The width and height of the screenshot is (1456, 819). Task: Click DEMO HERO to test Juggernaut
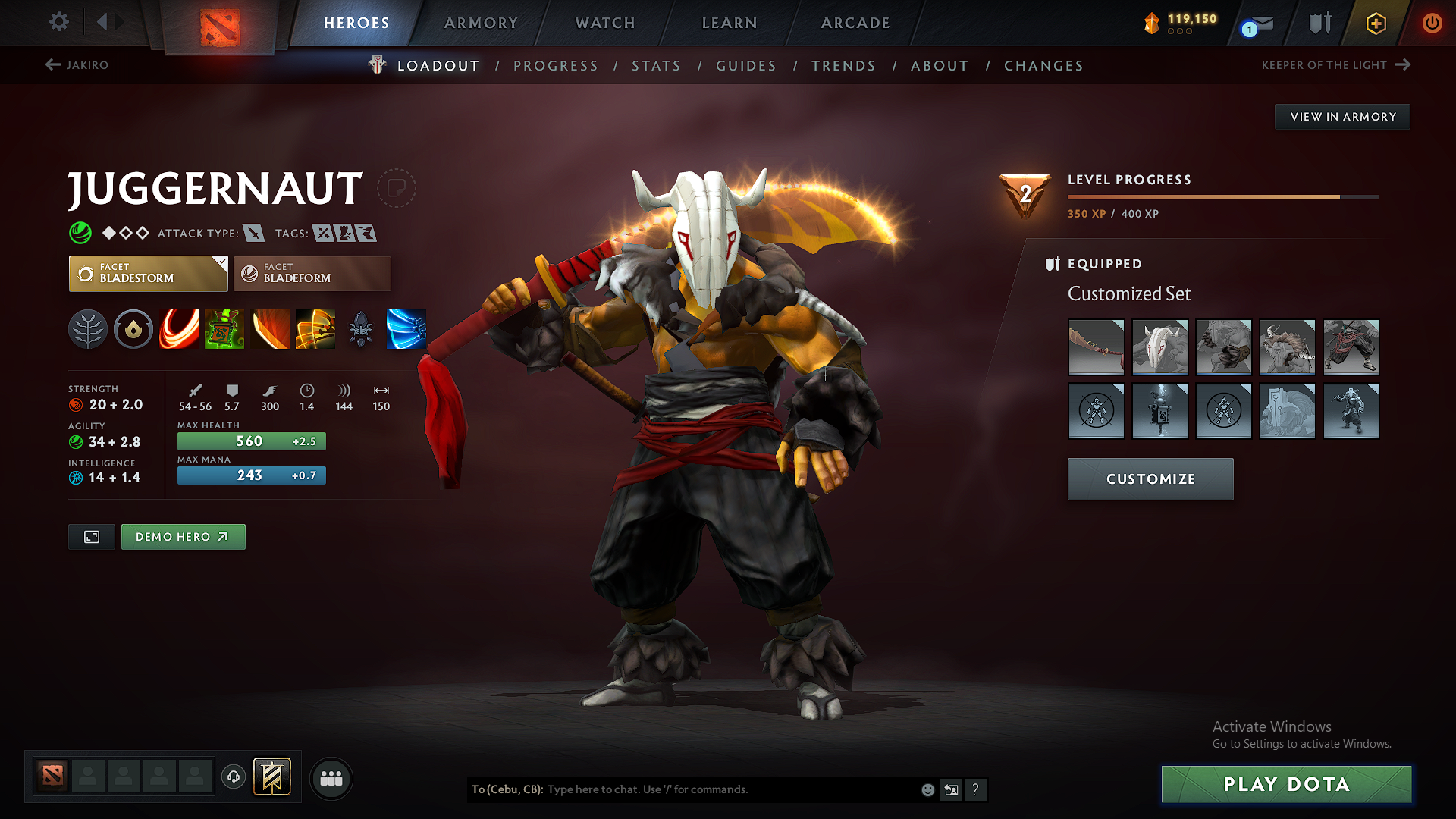[x=183, y=536]
